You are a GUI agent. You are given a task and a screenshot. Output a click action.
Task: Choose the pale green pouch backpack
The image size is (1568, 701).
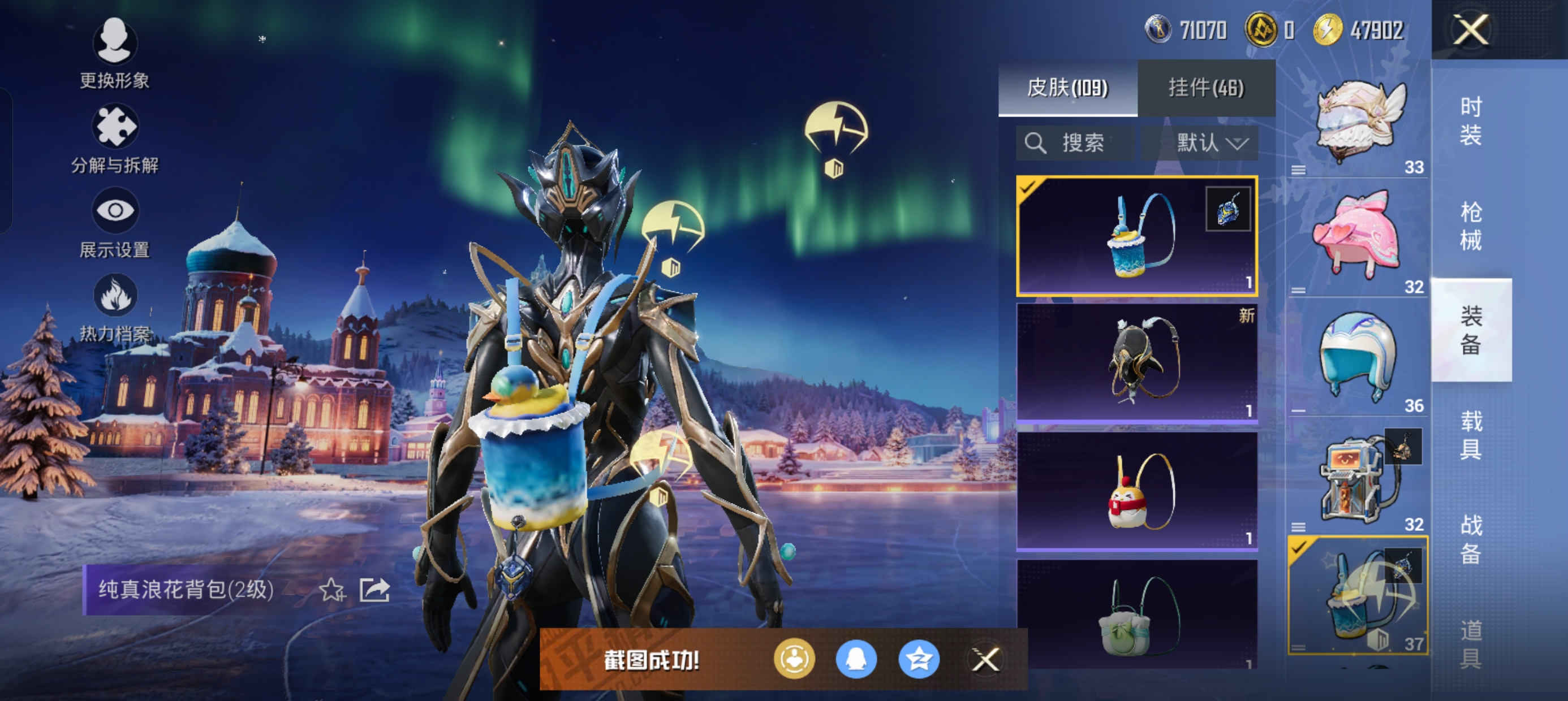[1137, 615]
